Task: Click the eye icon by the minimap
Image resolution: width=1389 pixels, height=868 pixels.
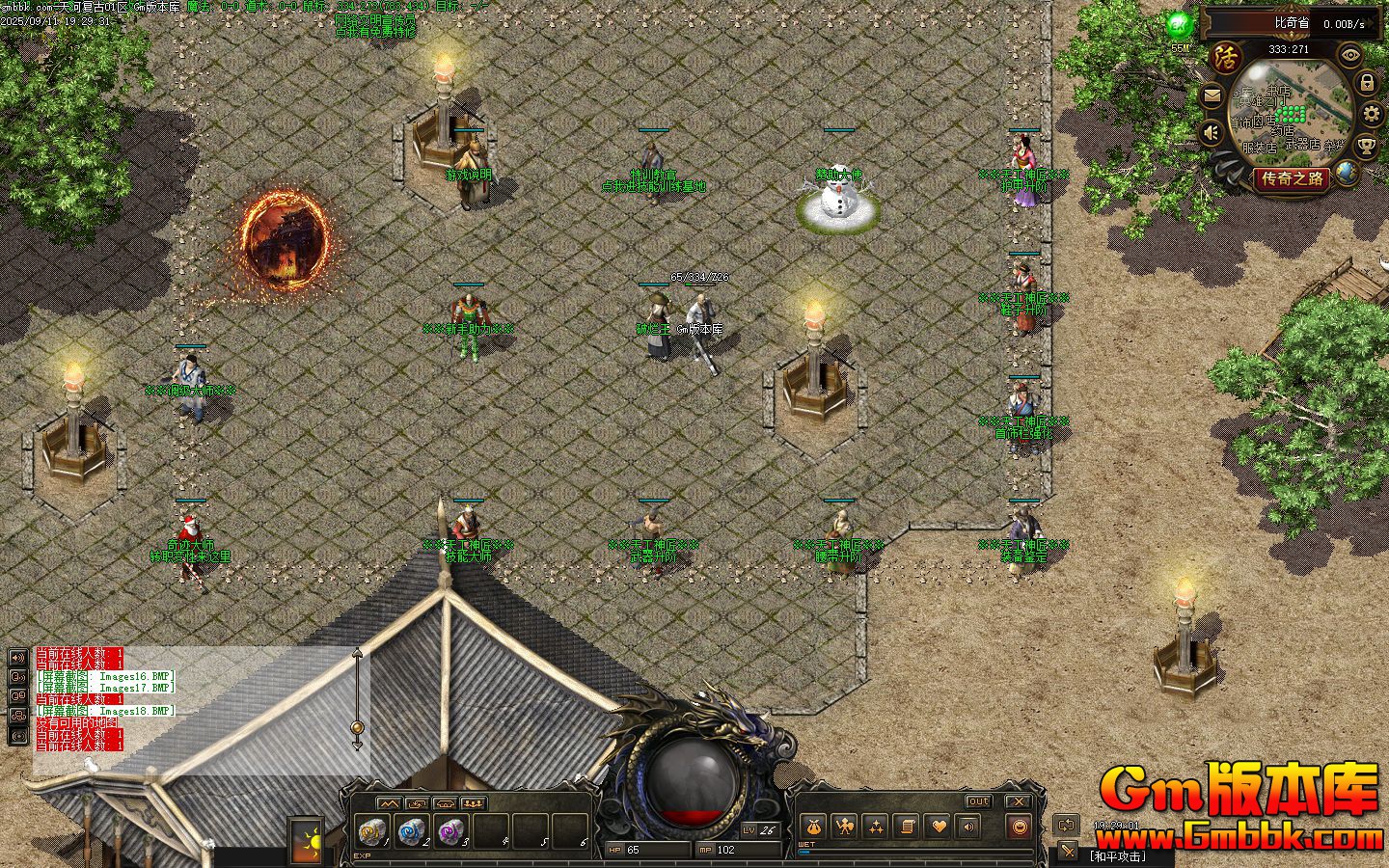Action: pos(1350,55)
